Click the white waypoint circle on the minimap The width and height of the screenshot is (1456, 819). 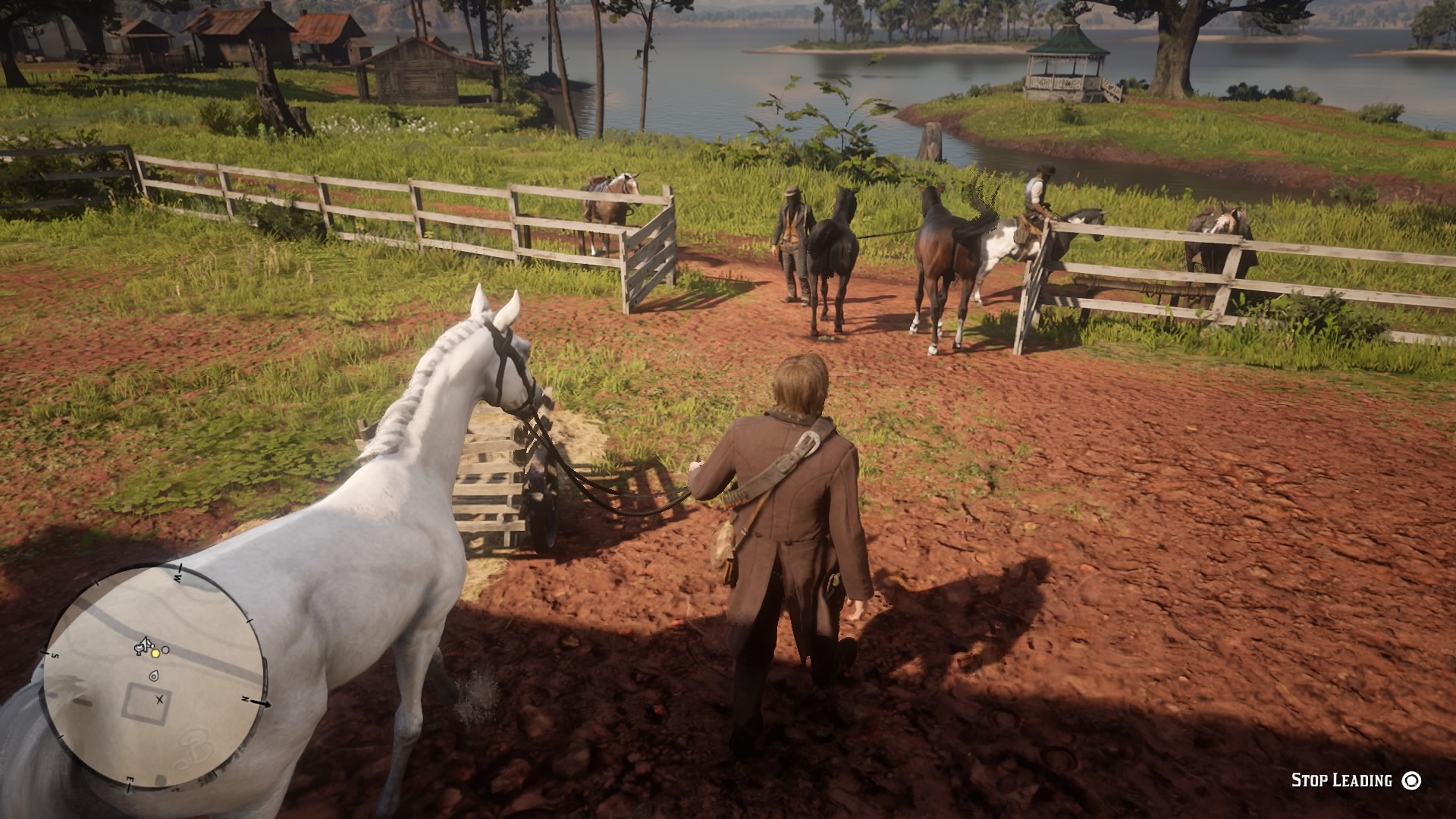(165, 650)
